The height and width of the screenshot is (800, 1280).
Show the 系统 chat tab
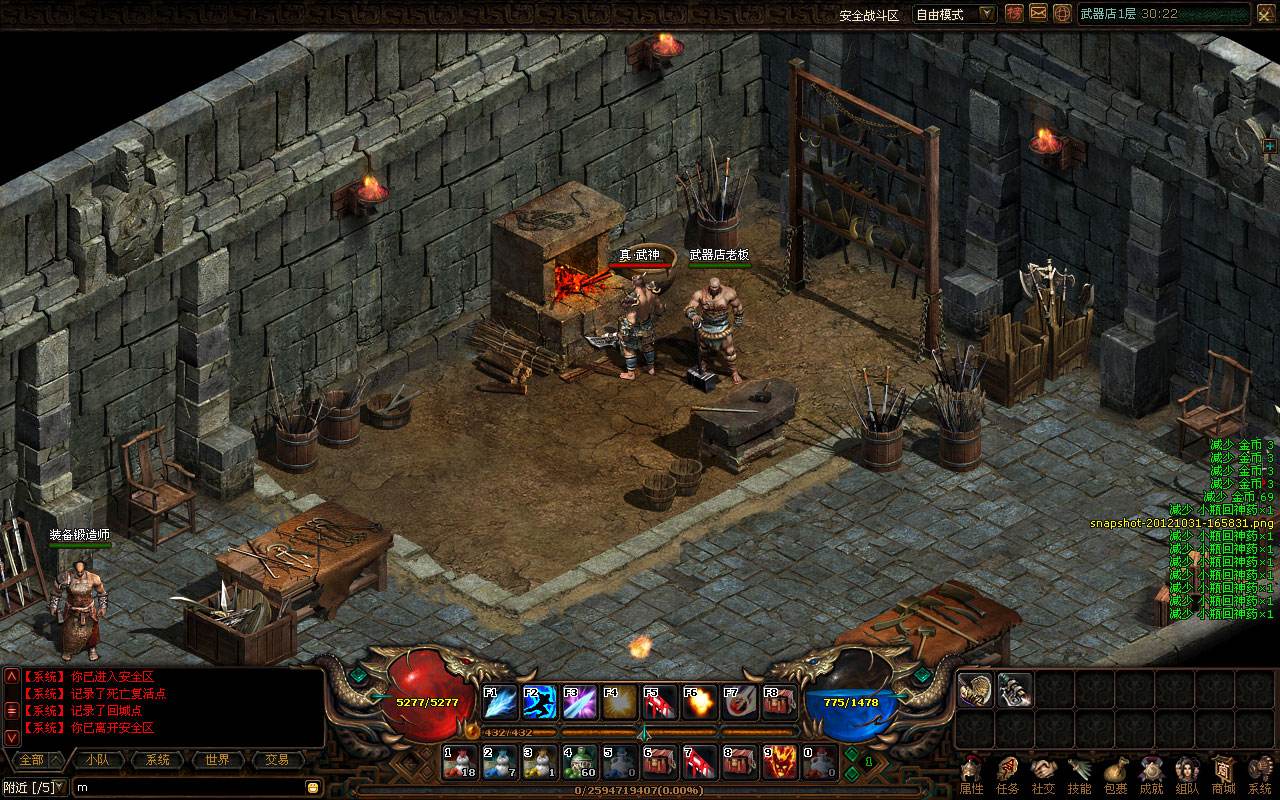(x=157, y=760)
